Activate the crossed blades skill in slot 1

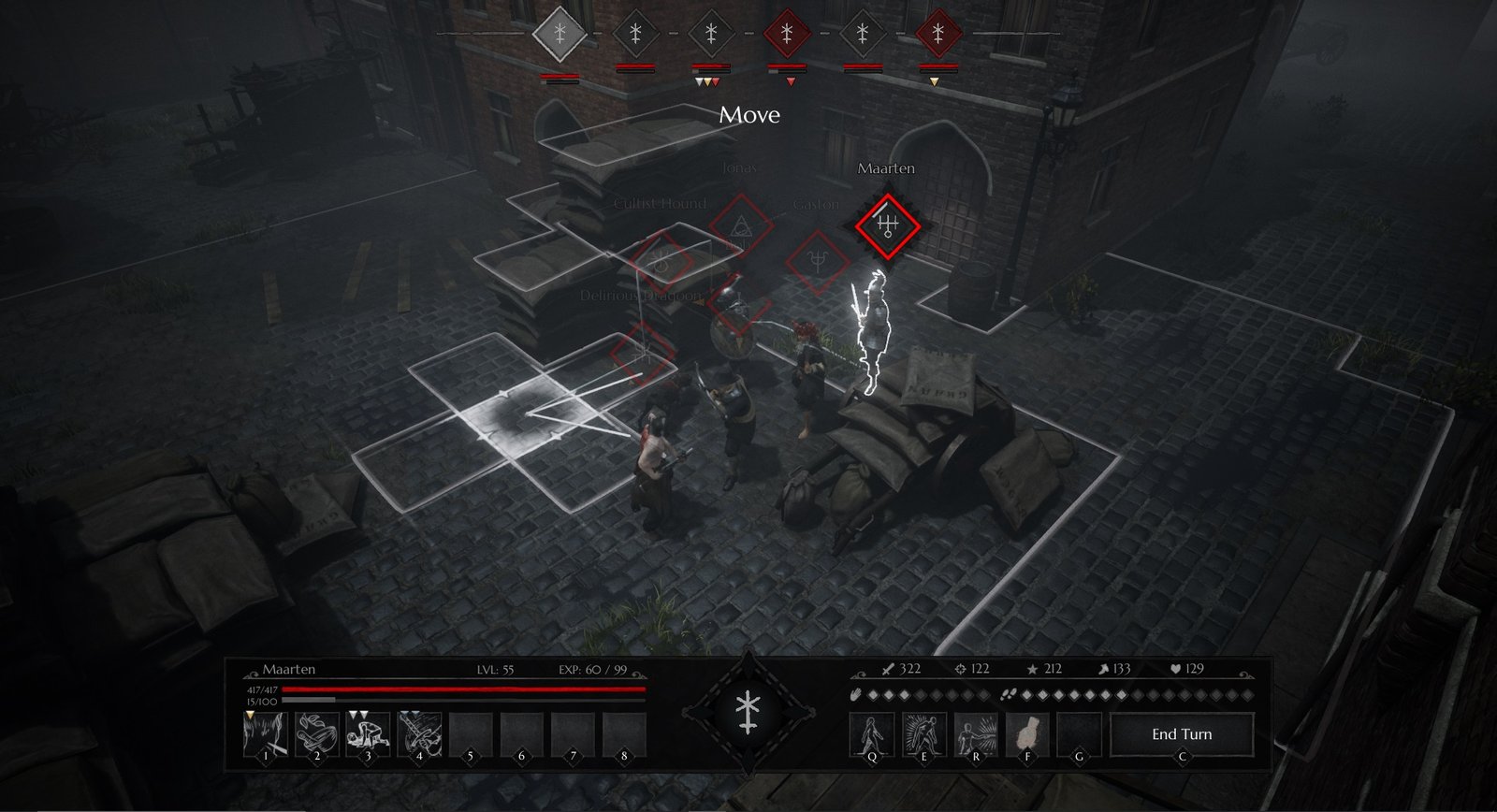click(266, 732)
